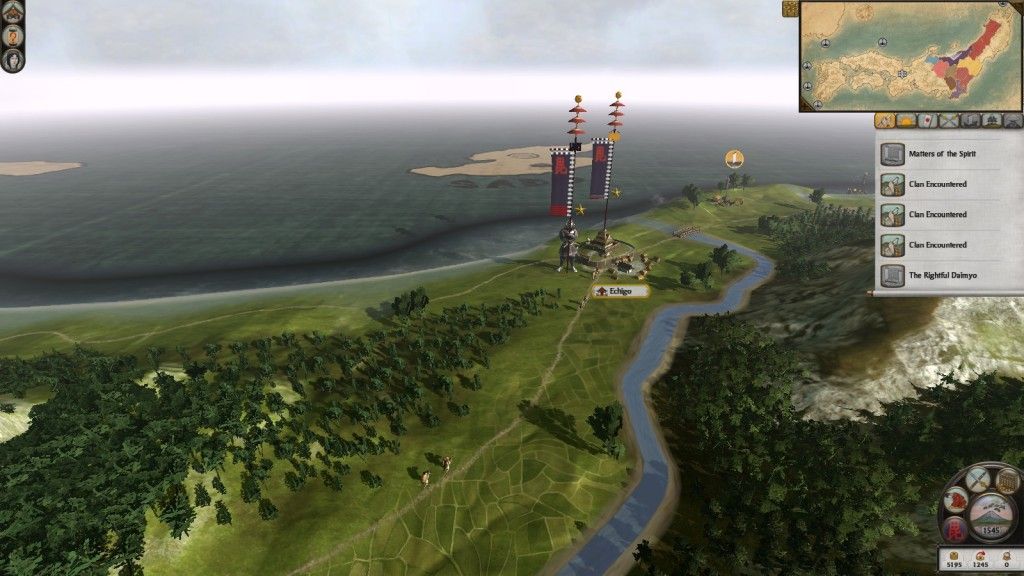Image resolution: width=1024 pixels, height=576 pixels.
Task: Switch to the rising sun event tab
Action: 906,121
